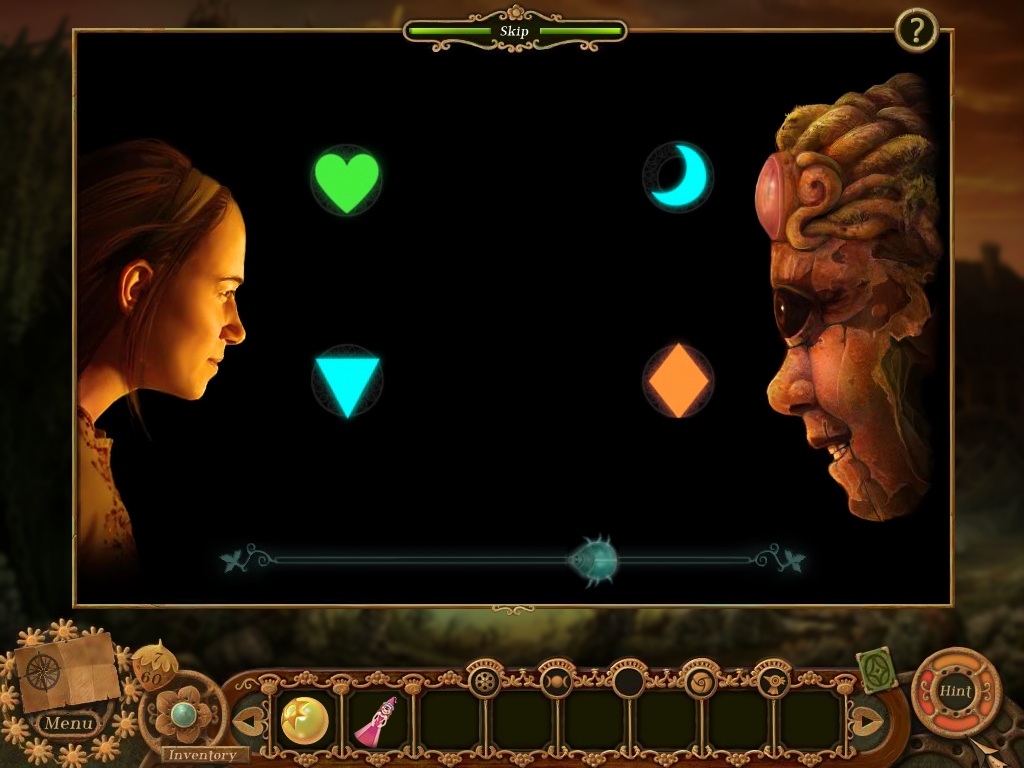Open the question mark help button

point(915,30)
